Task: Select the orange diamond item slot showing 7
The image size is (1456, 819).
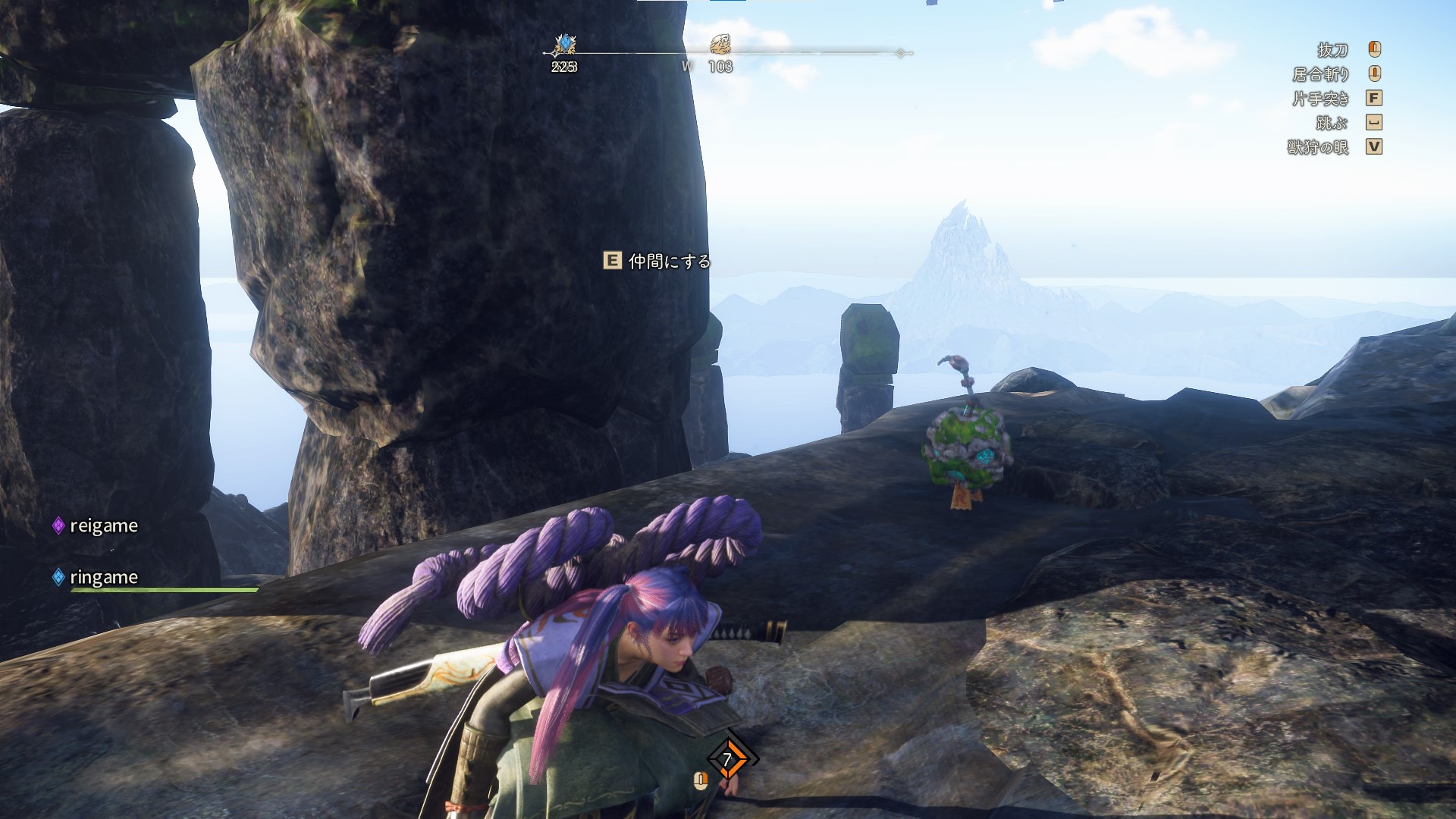Action: click(729, 758)
